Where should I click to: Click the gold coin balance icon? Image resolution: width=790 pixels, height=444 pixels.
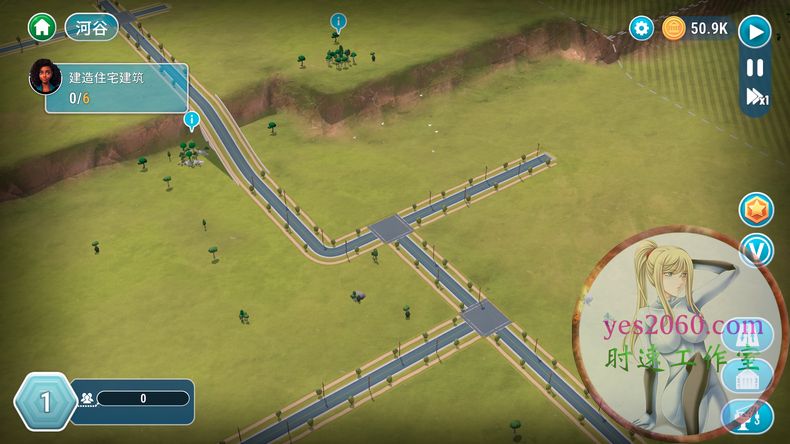click(x=673, y=28)
